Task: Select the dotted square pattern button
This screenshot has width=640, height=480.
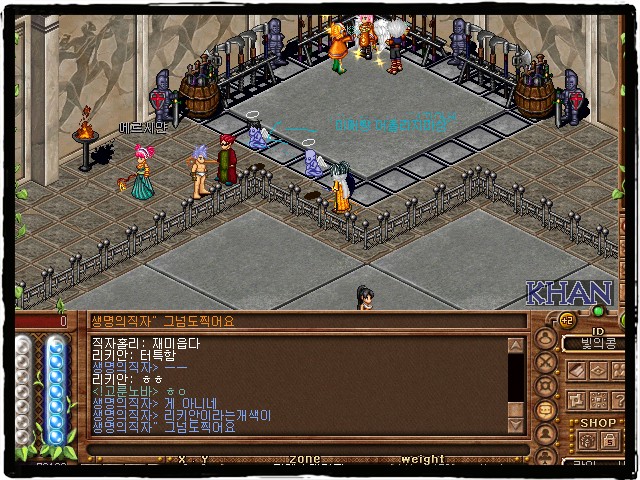Action: point(596,400)
